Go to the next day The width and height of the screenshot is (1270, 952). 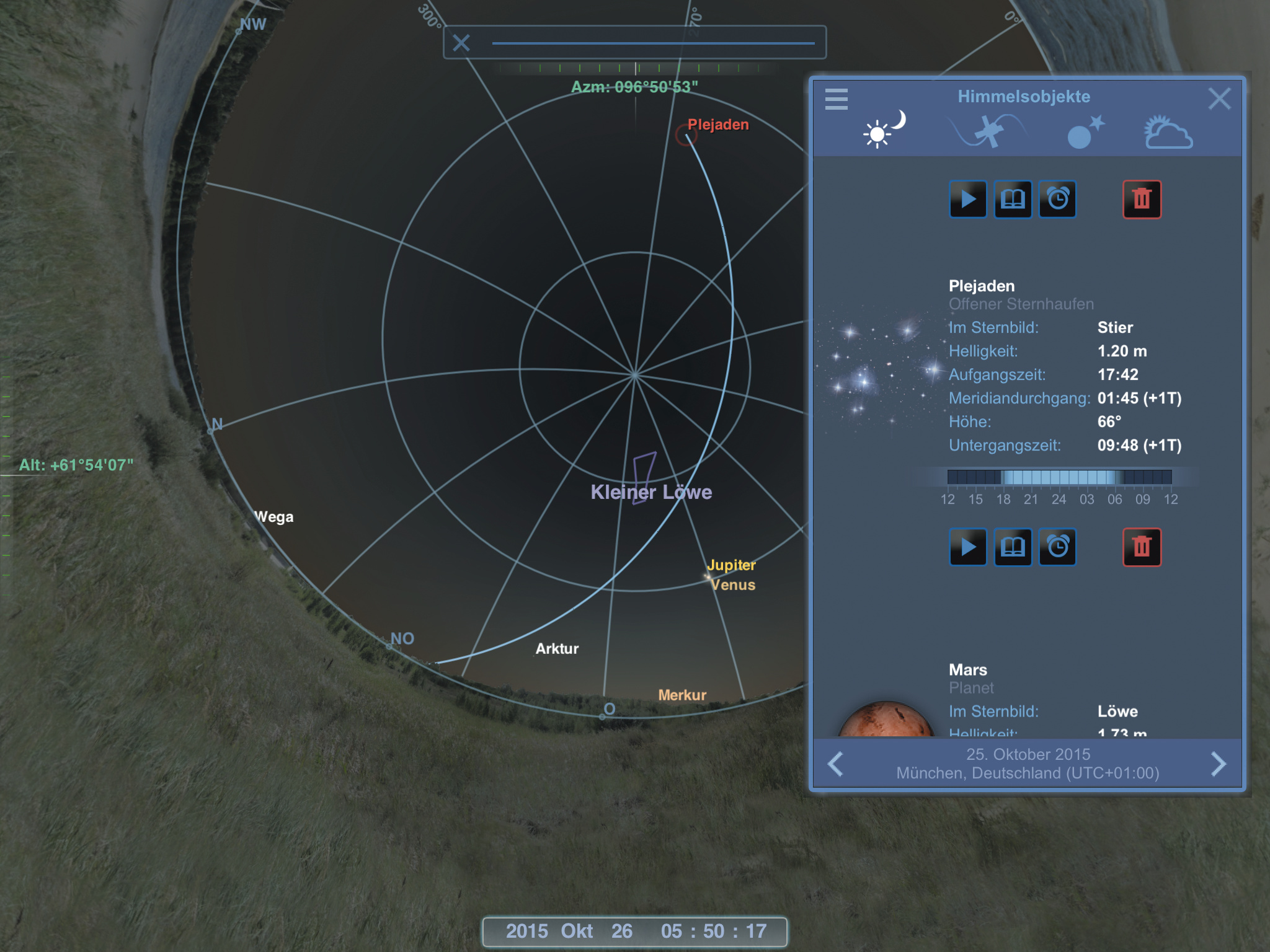coord(1219,764)
